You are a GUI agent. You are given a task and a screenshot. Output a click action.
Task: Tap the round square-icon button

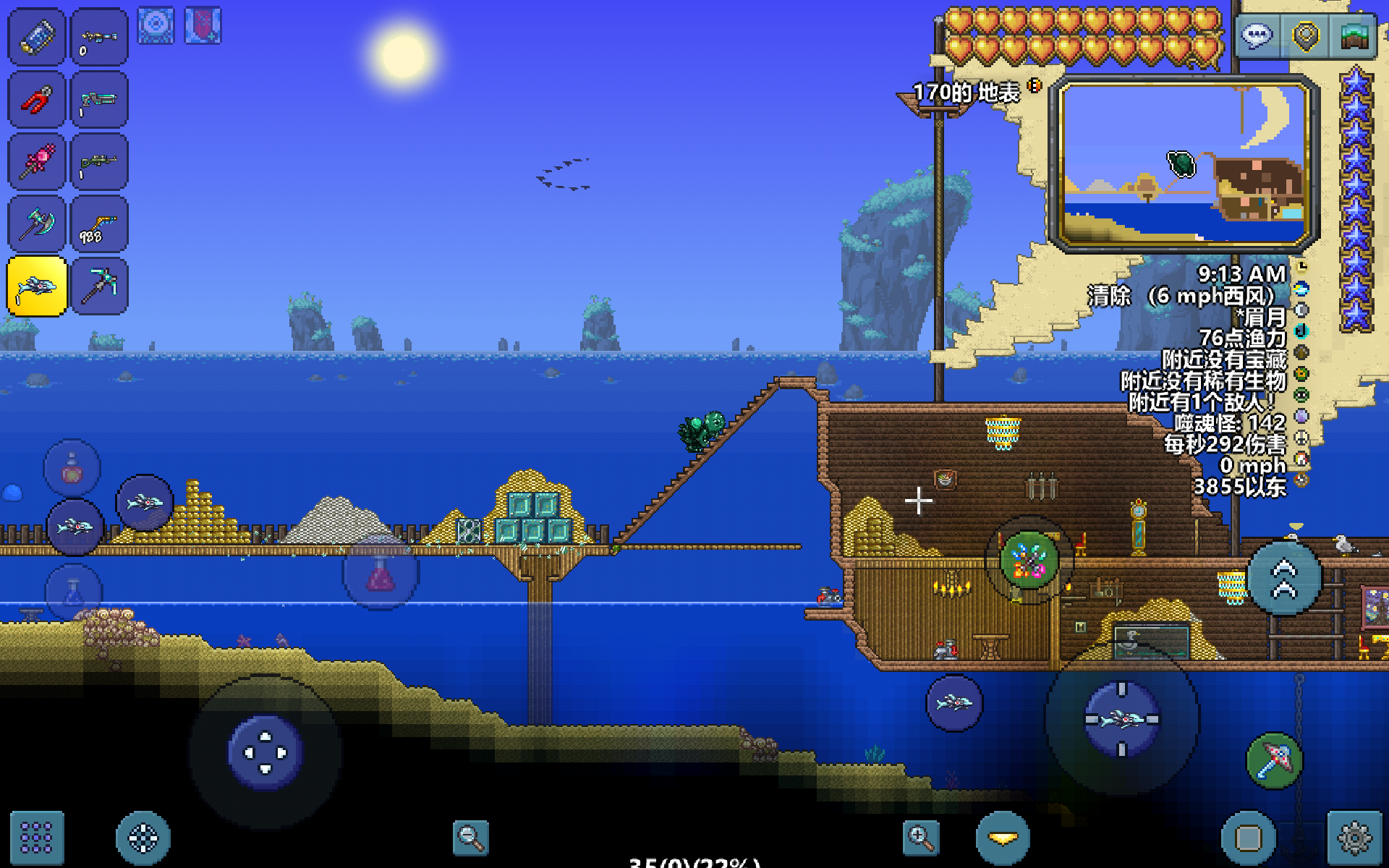tap(1248, 838)
